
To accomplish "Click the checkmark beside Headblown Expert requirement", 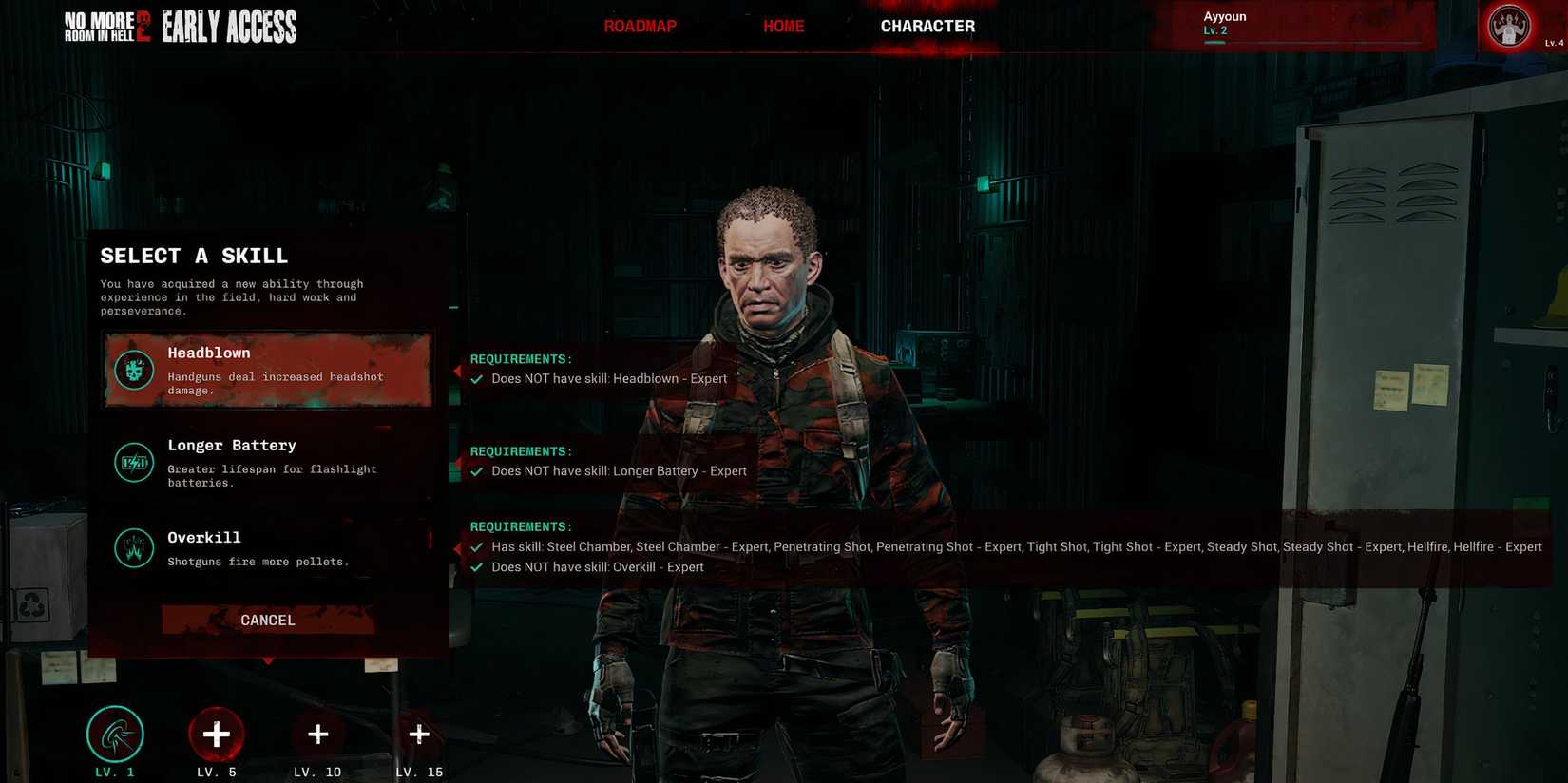I will pos(475,378).
